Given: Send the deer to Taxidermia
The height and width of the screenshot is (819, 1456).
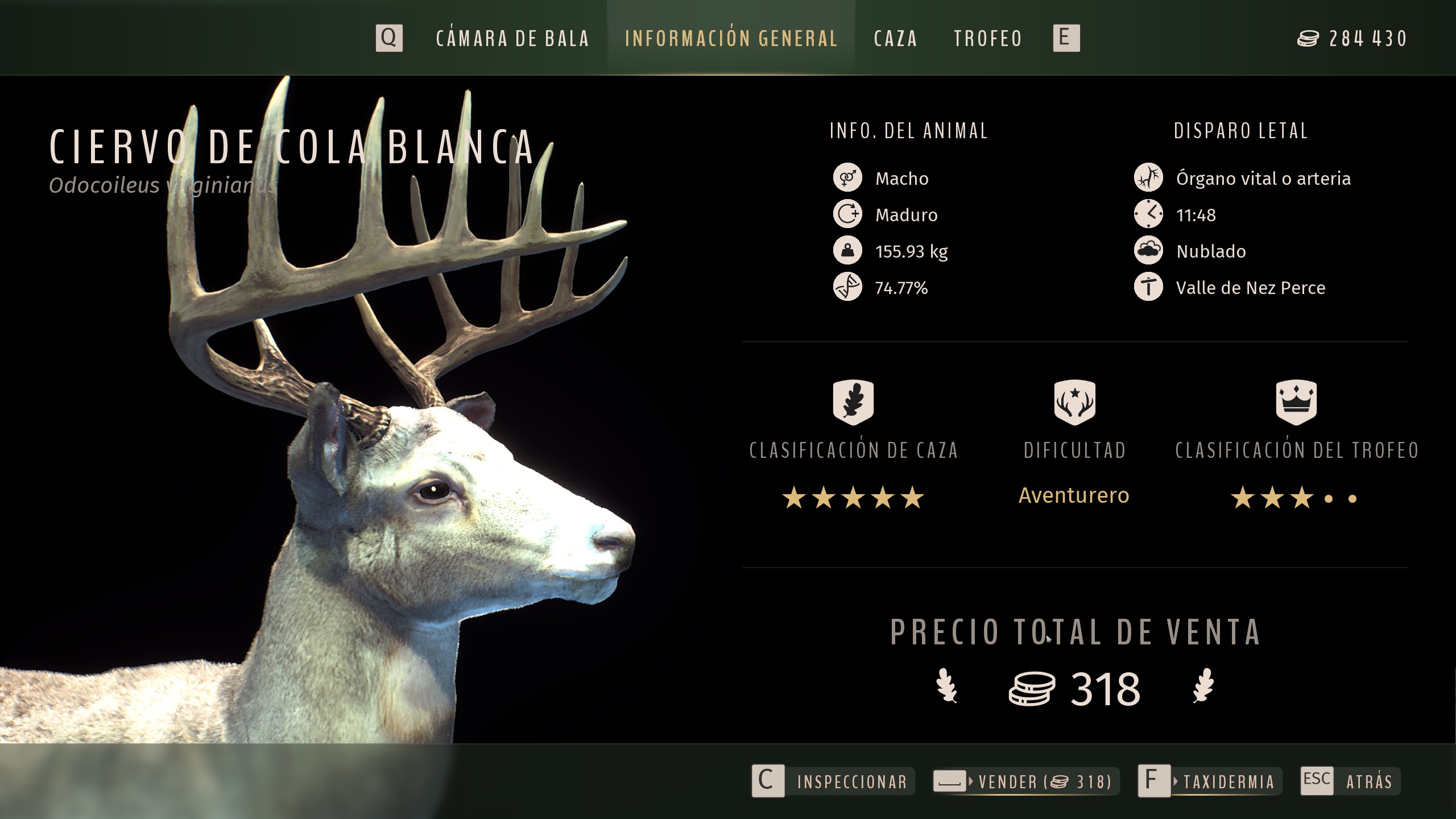Looking at the screenshot, I should pos(1210,781).
